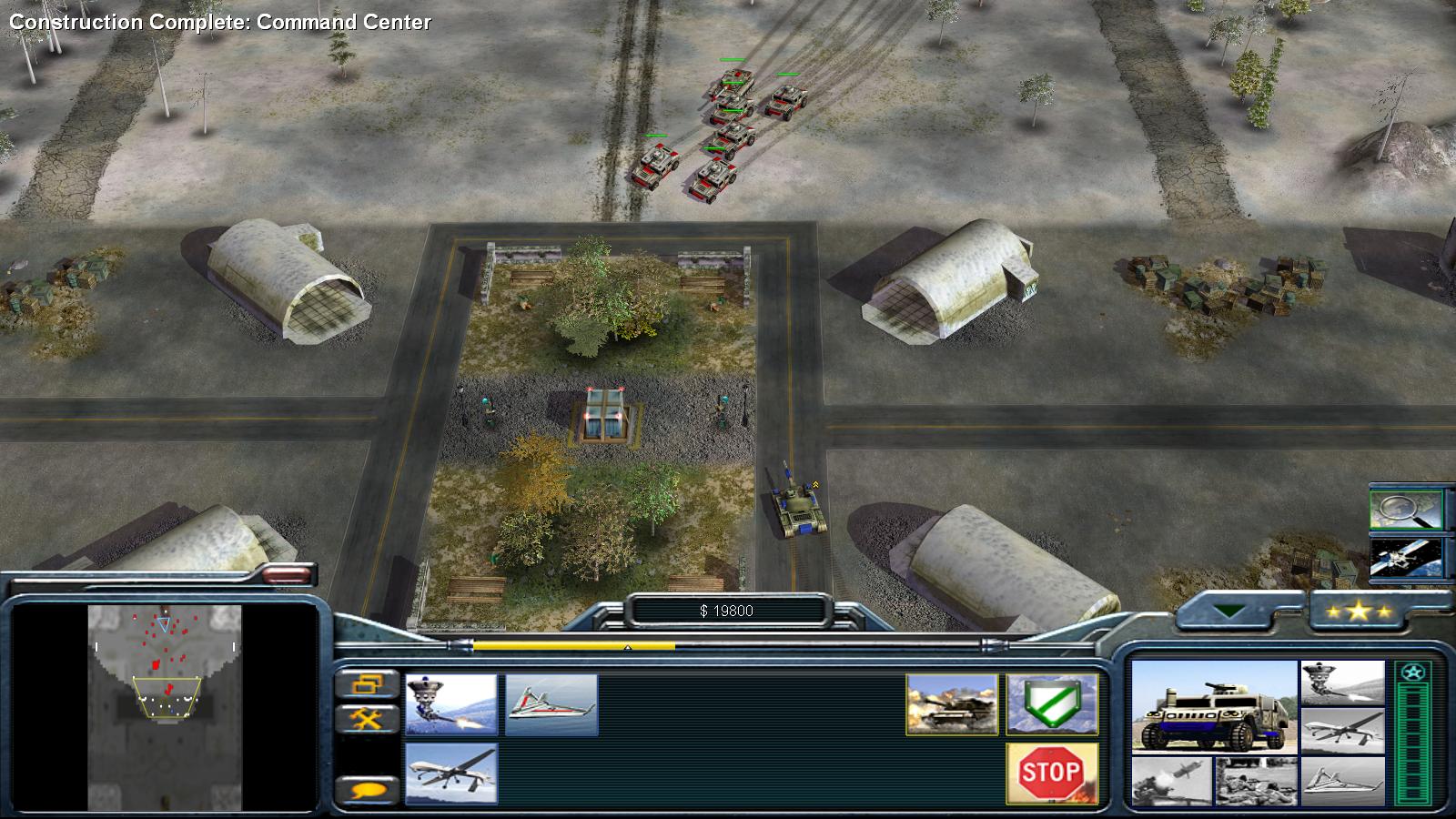This screenshot has width=1456, height=819.
Task: Select the speech bubble communicator icon
Action: tap(368, 788)
